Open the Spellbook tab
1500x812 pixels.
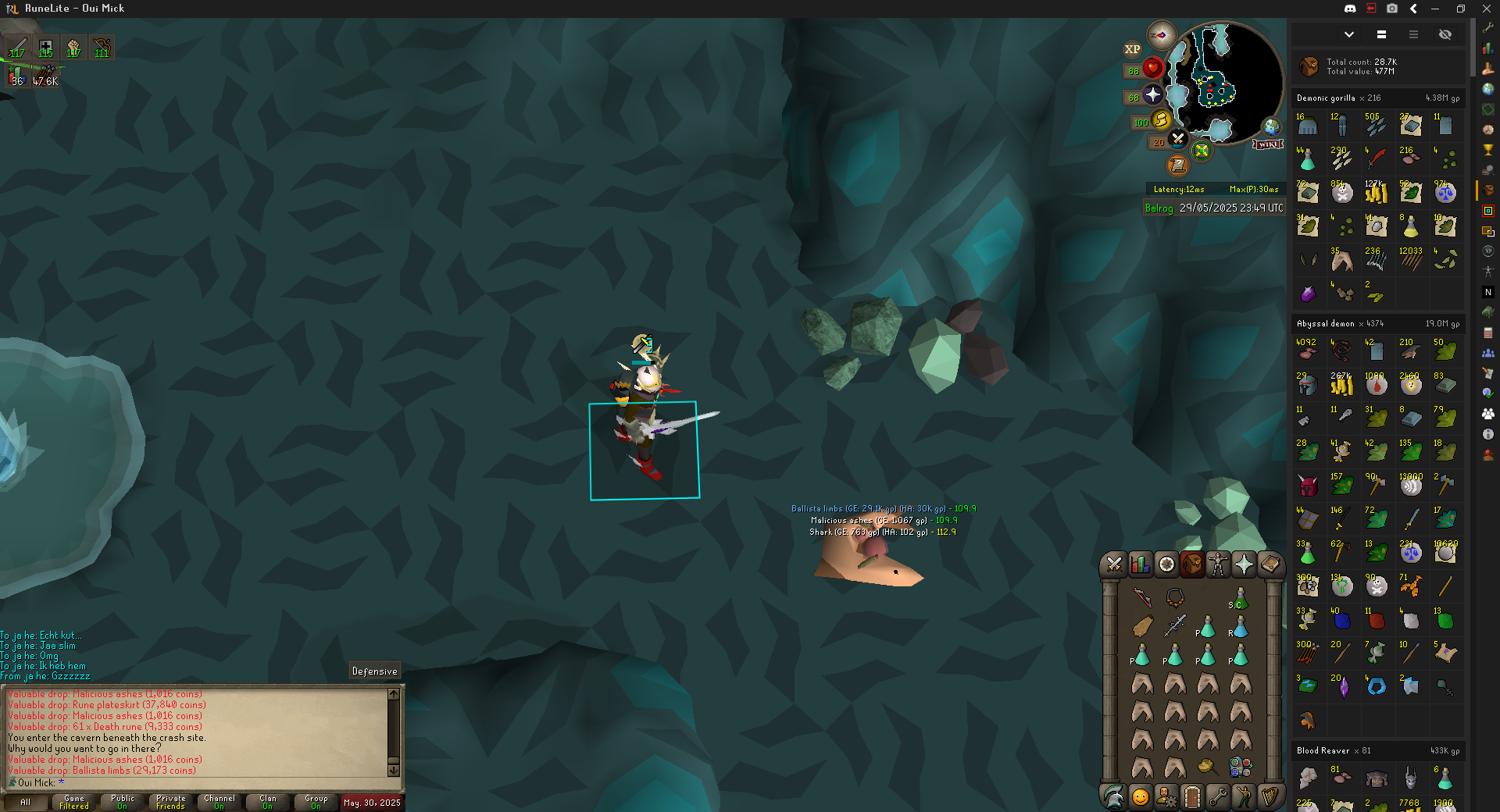coord(1270,564)
